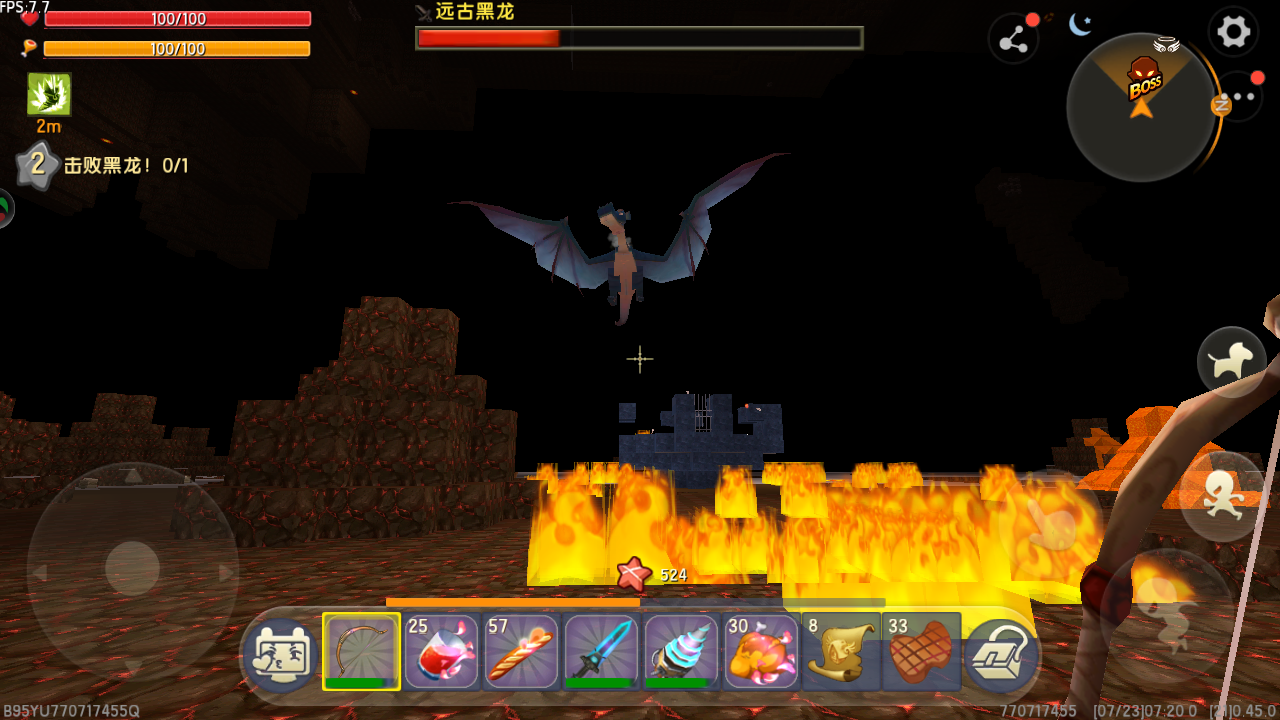Choose the baguette bread hotbar slot
The image size is (1280, 720).
(x=521, y=651)
